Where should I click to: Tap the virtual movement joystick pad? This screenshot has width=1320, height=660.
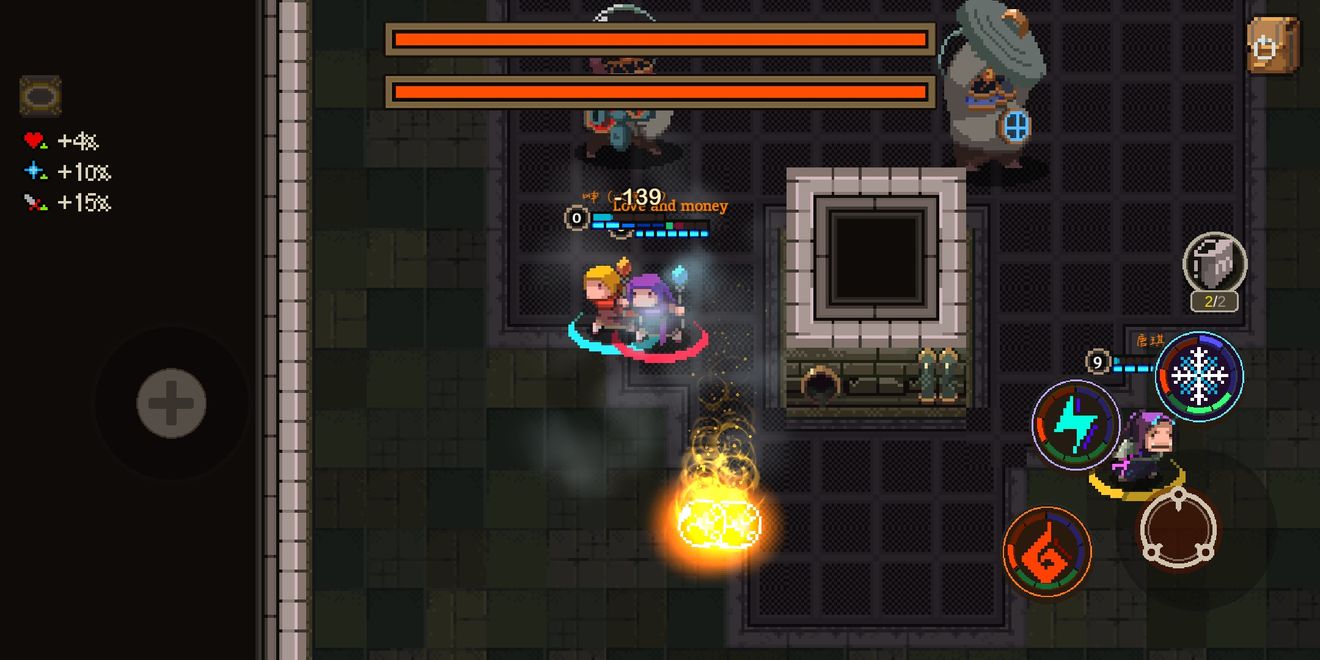(x=171, y=404)
